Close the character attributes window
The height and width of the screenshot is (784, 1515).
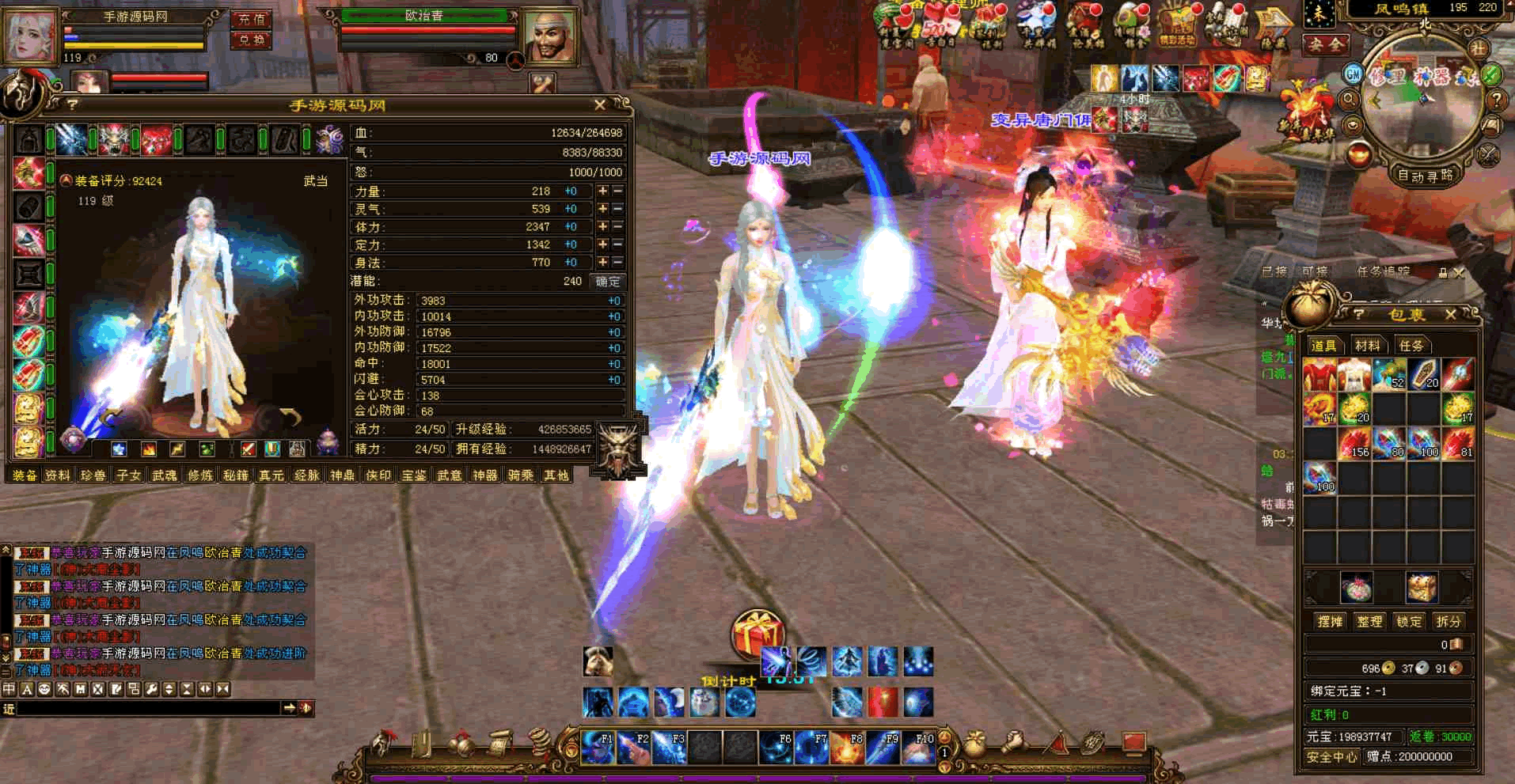(x=600, y=104)
